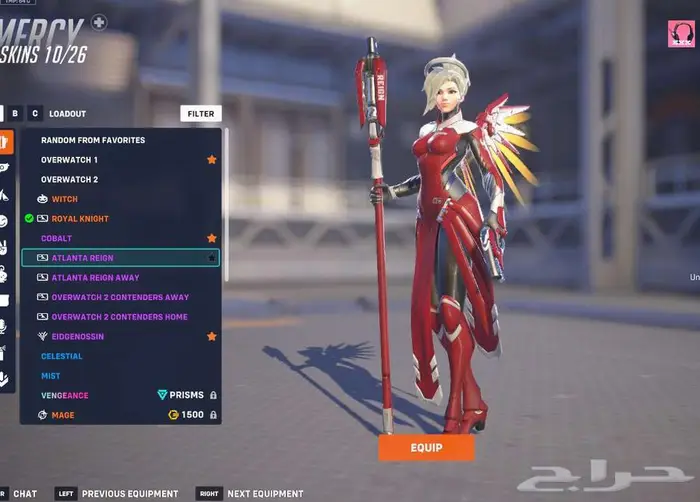
Task: Choose the Overwatch 1 skin
Action: click(69, 160)
